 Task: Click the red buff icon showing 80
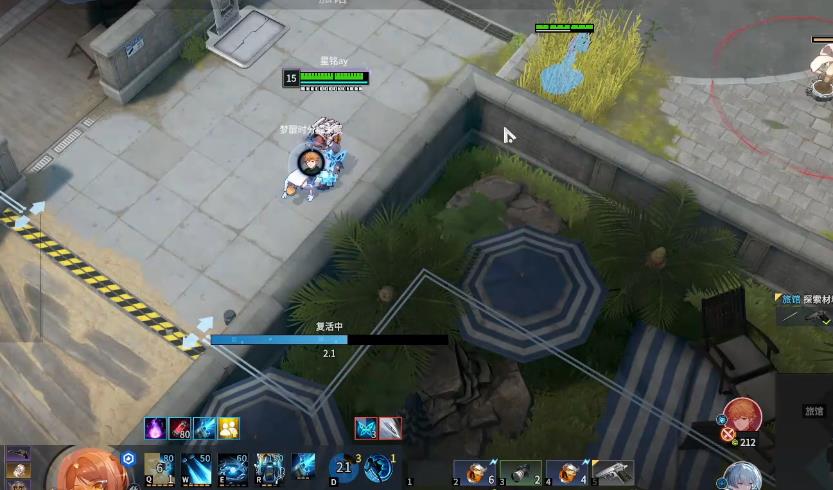coord(180,428)
